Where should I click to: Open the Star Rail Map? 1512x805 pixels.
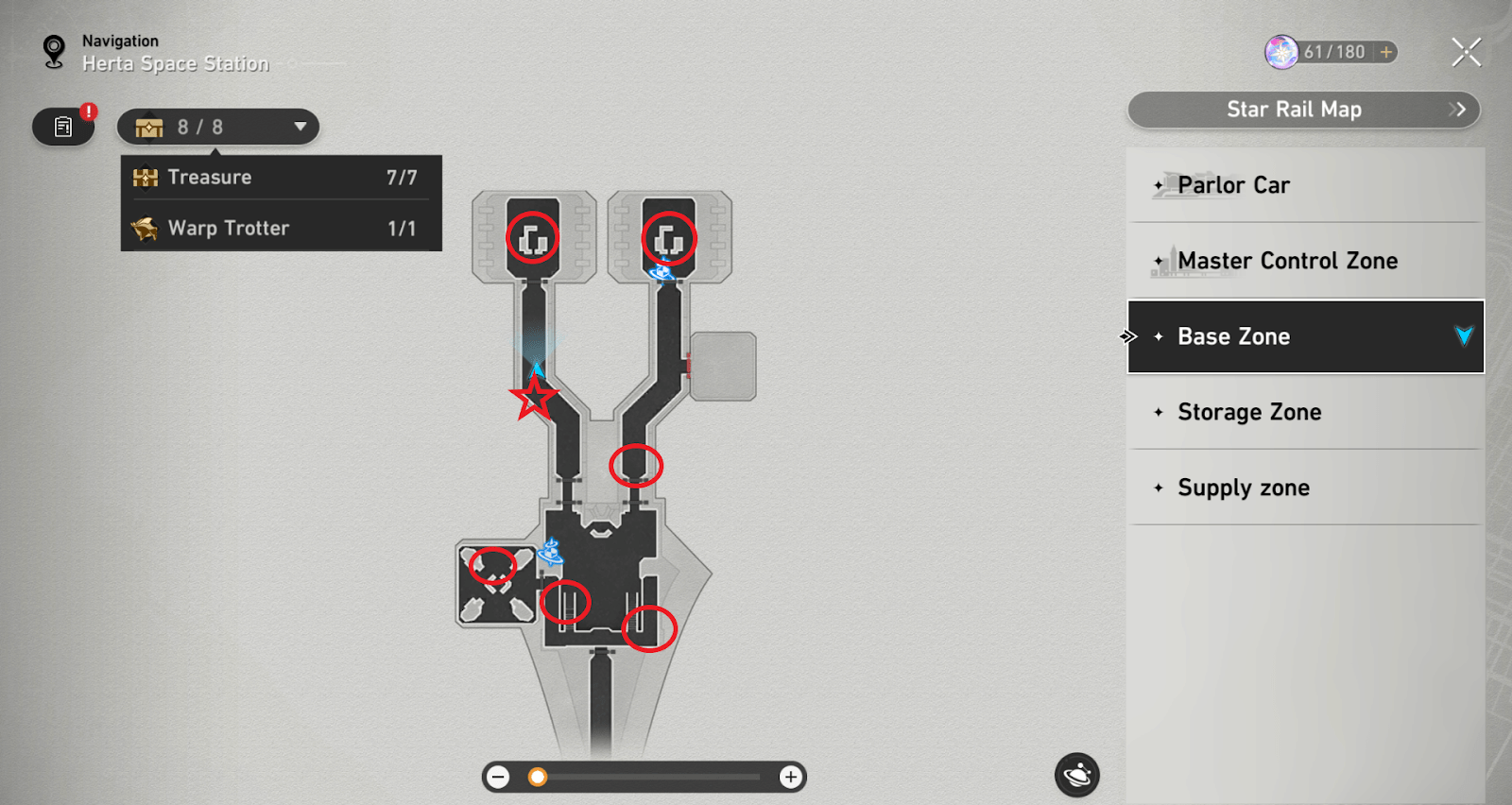pos(1303,110)
